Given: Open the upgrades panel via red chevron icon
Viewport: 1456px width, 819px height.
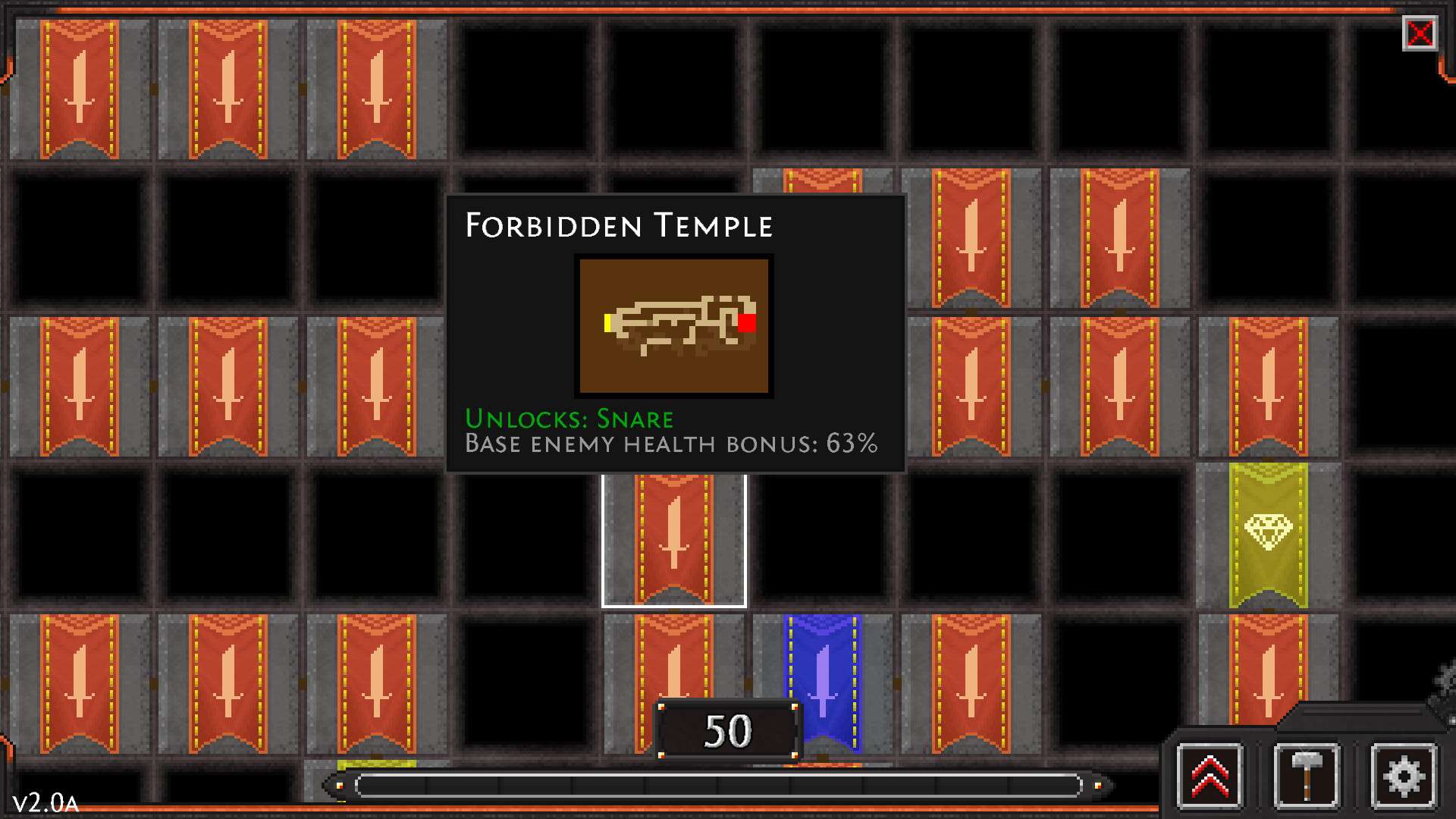Looking at the screenshot, I should click(1211, 777).
